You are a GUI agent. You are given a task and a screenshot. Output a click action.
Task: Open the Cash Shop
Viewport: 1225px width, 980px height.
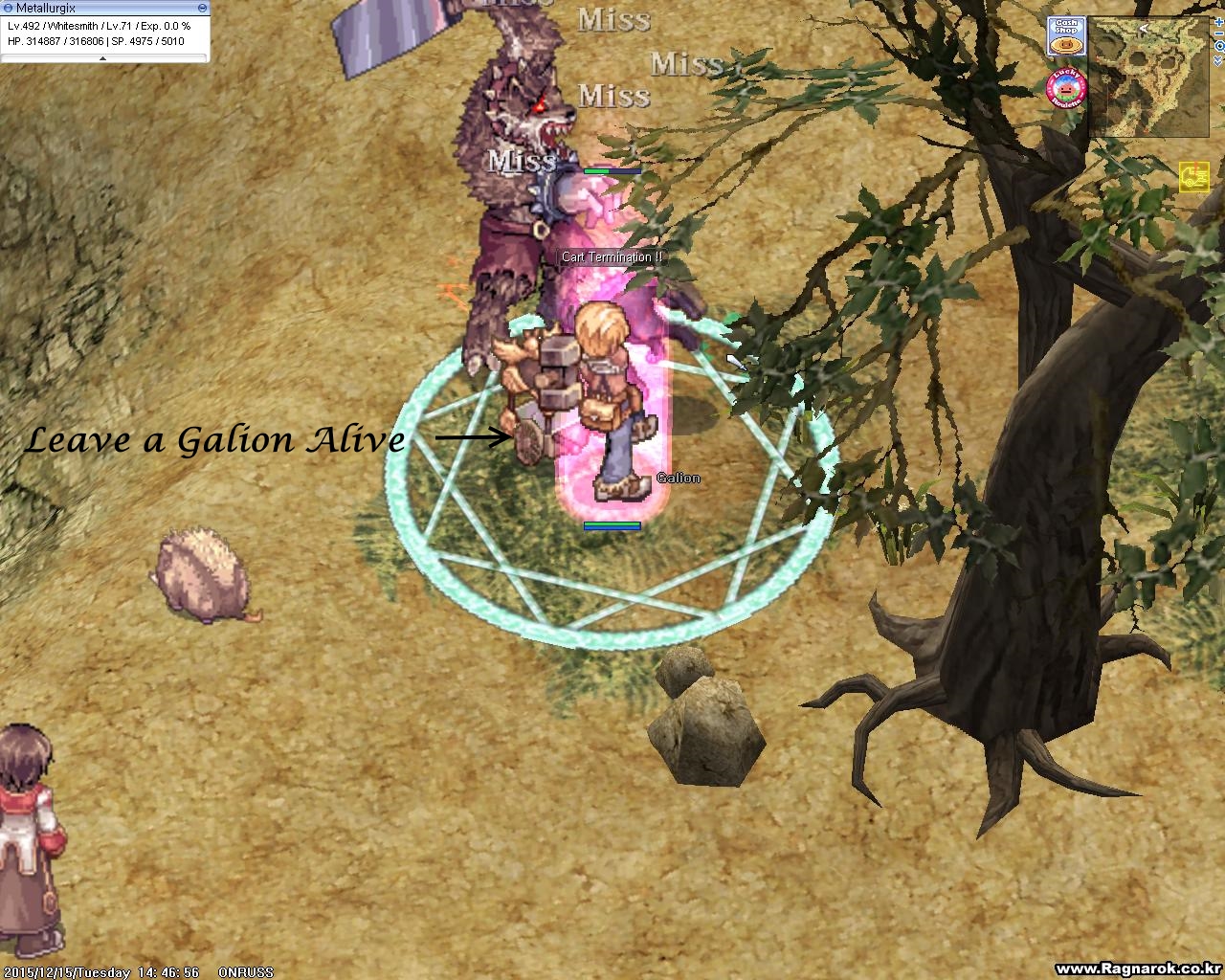[x=1066, y=35]
